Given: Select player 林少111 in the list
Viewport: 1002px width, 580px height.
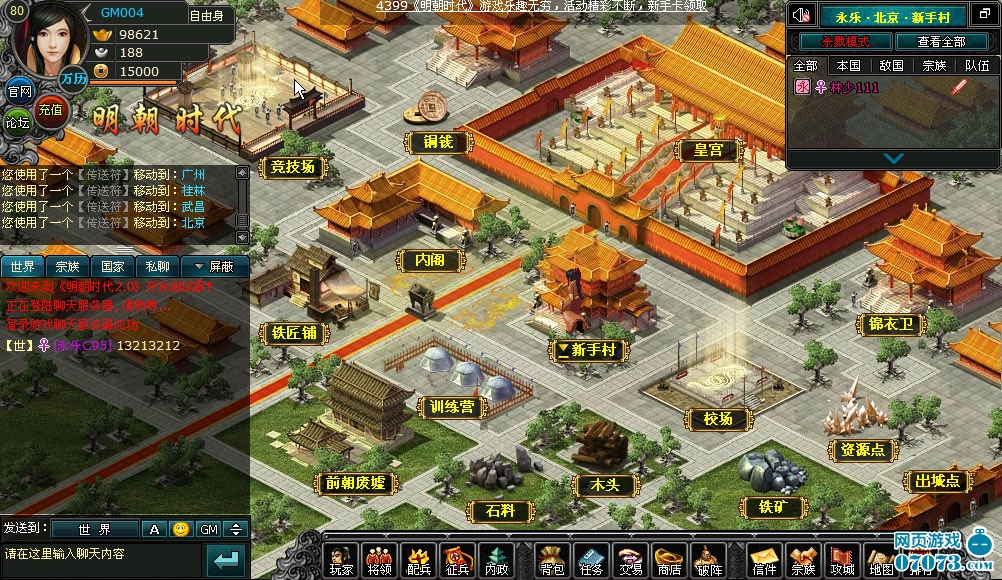Looking at the screenshot, I should [853, 87].
